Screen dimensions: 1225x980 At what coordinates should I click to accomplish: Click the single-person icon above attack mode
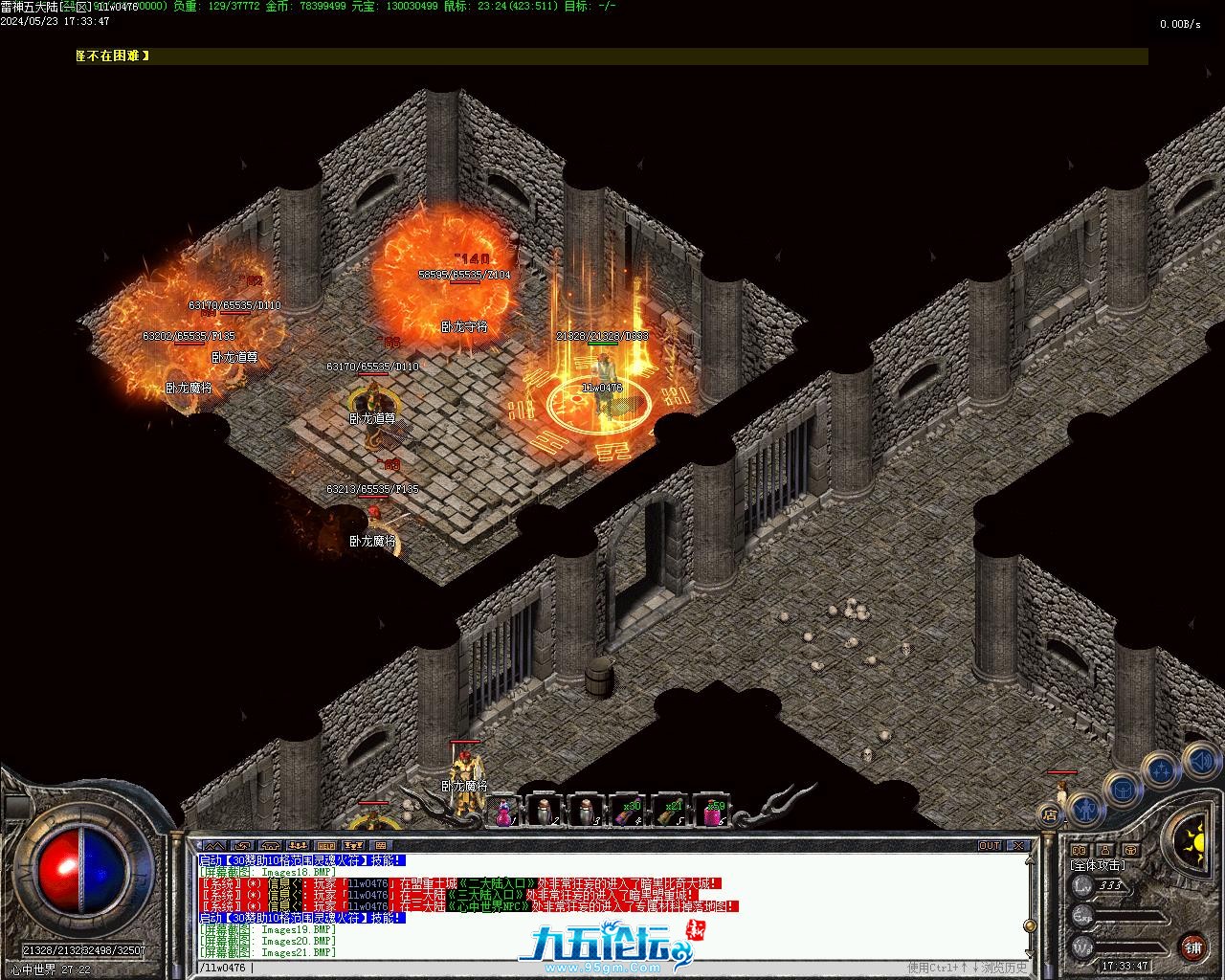click(1104, 850)
